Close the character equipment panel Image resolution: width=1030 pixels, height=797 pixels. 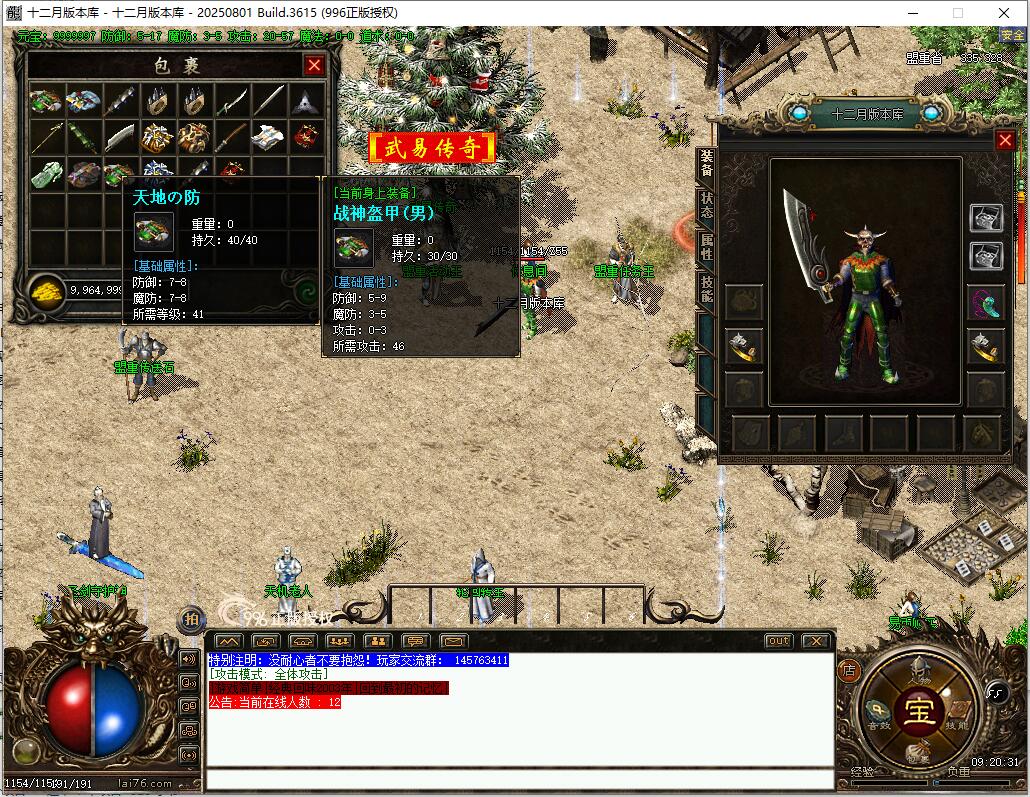1005,141
